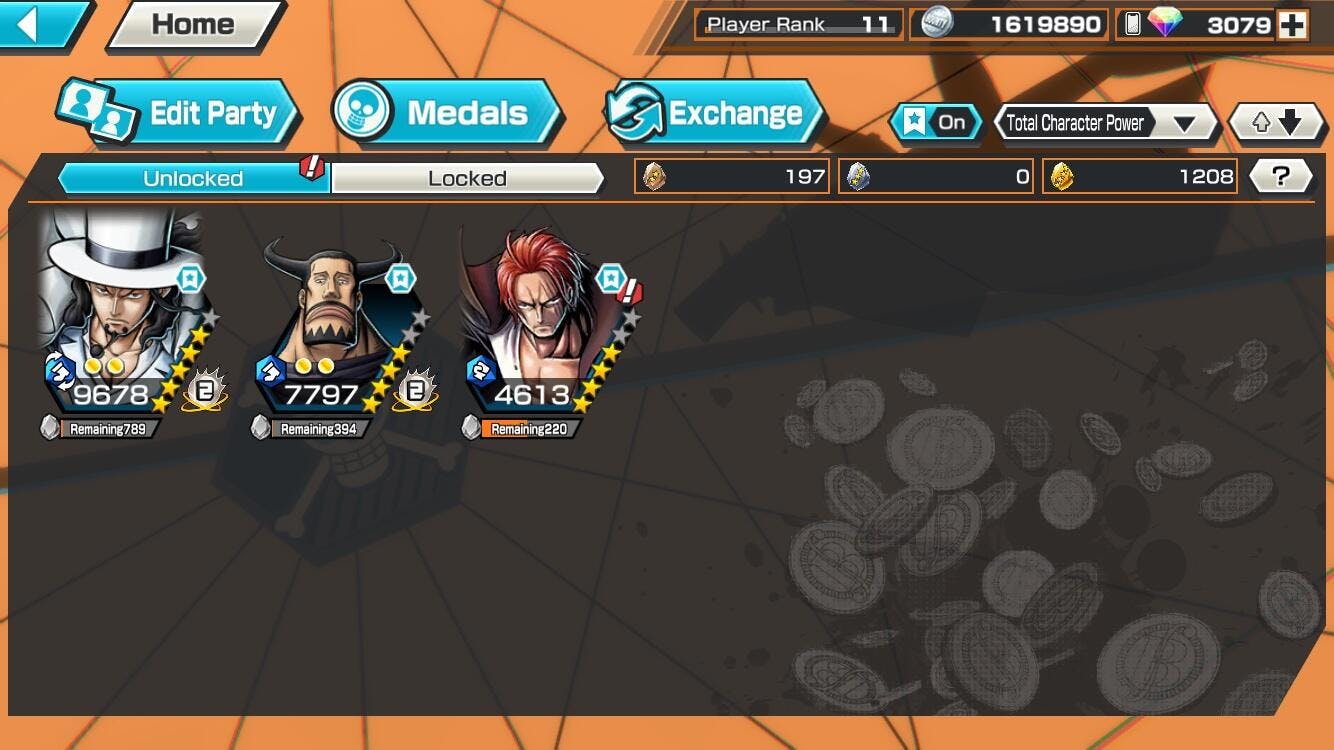1334x750 pixels.
Task: Open the Edit Party screen
Action: pos(180,113)
